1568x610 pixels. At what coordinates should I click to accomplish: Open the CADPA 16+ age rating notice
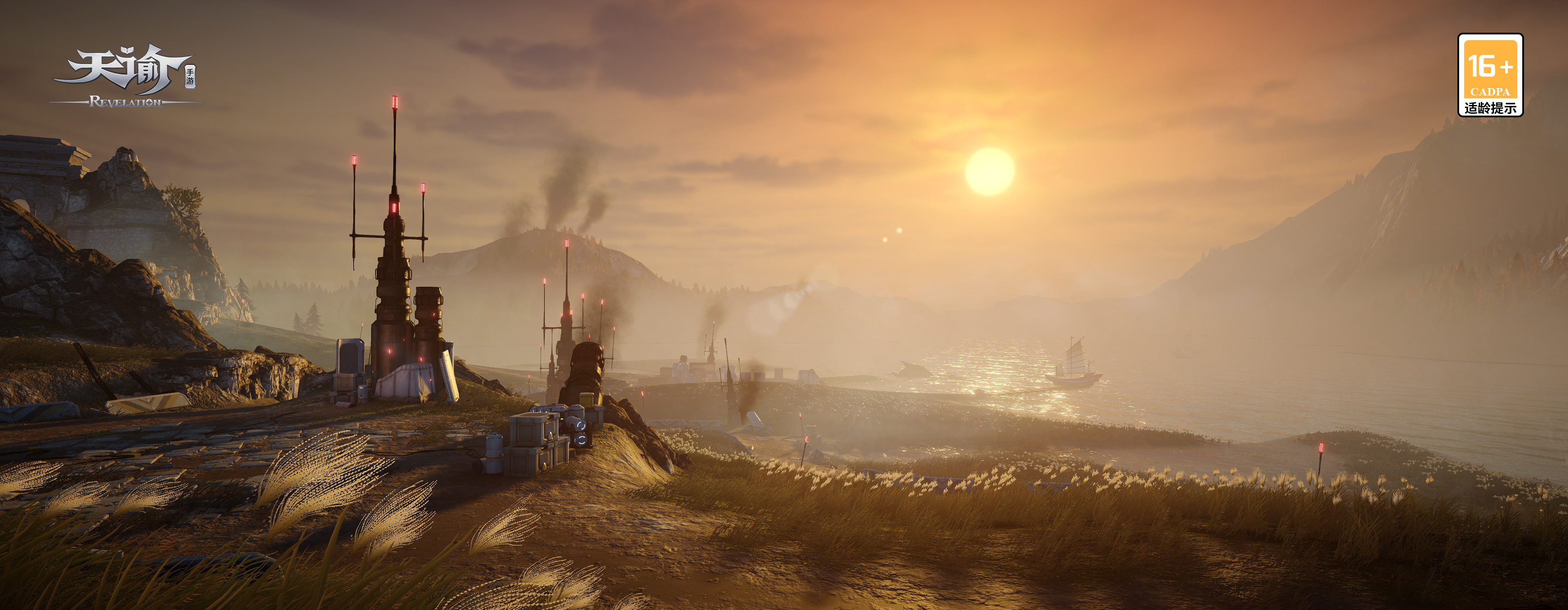[x=1490, y=75]
